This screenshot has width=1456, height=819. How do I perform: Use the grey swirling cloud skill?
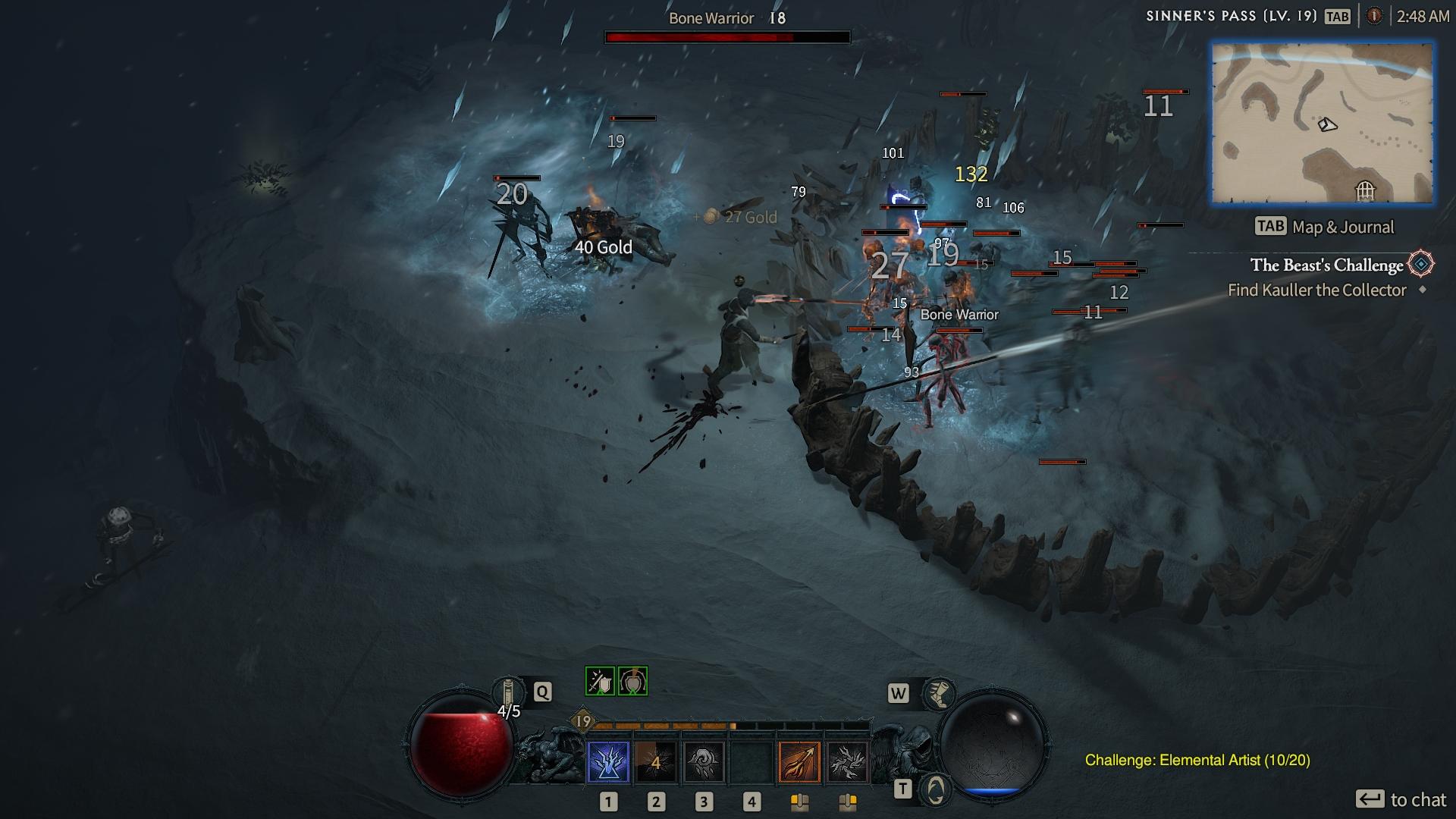704,761
